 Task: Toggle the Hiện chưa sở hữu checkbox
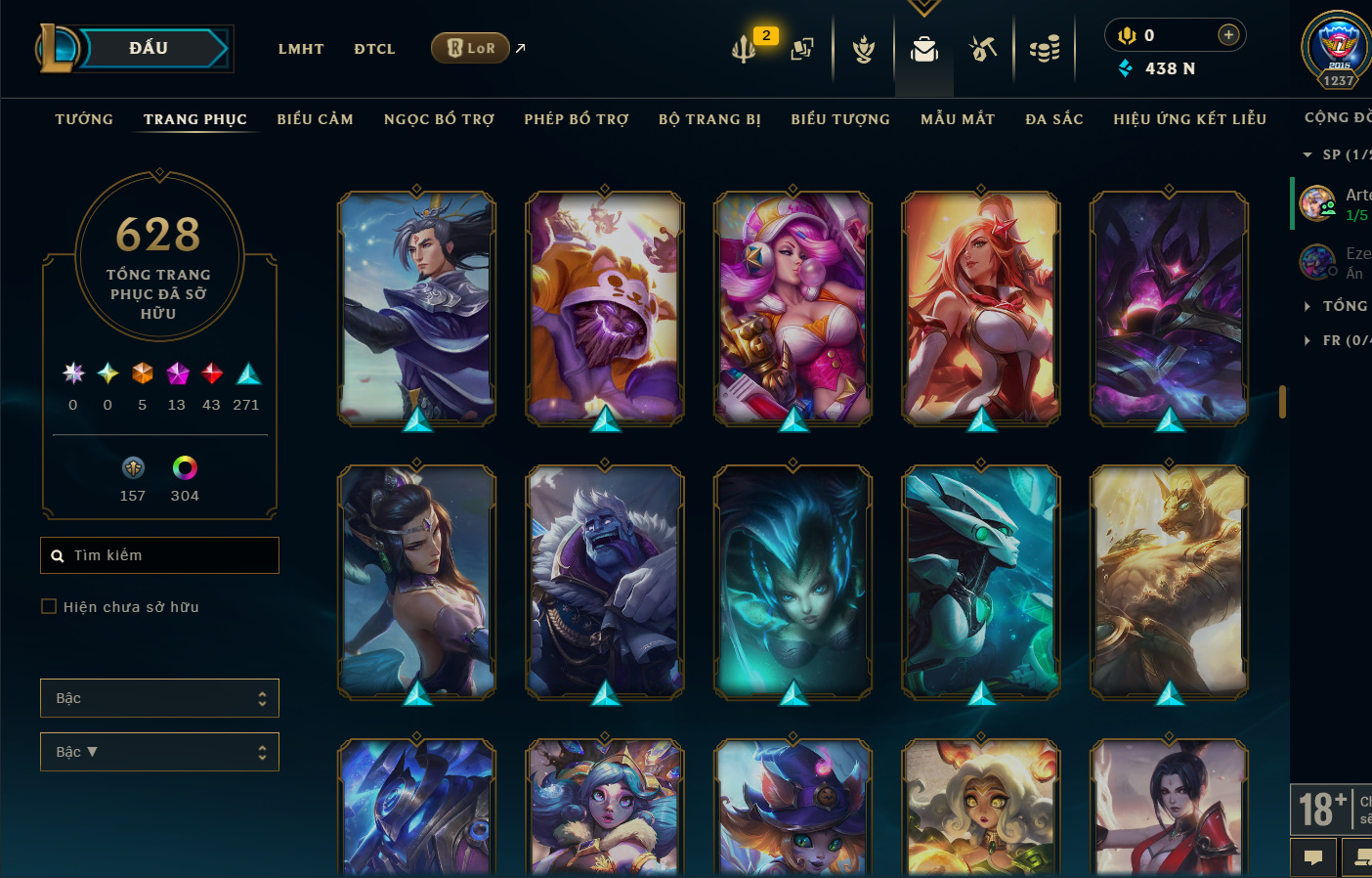(49, 607)
